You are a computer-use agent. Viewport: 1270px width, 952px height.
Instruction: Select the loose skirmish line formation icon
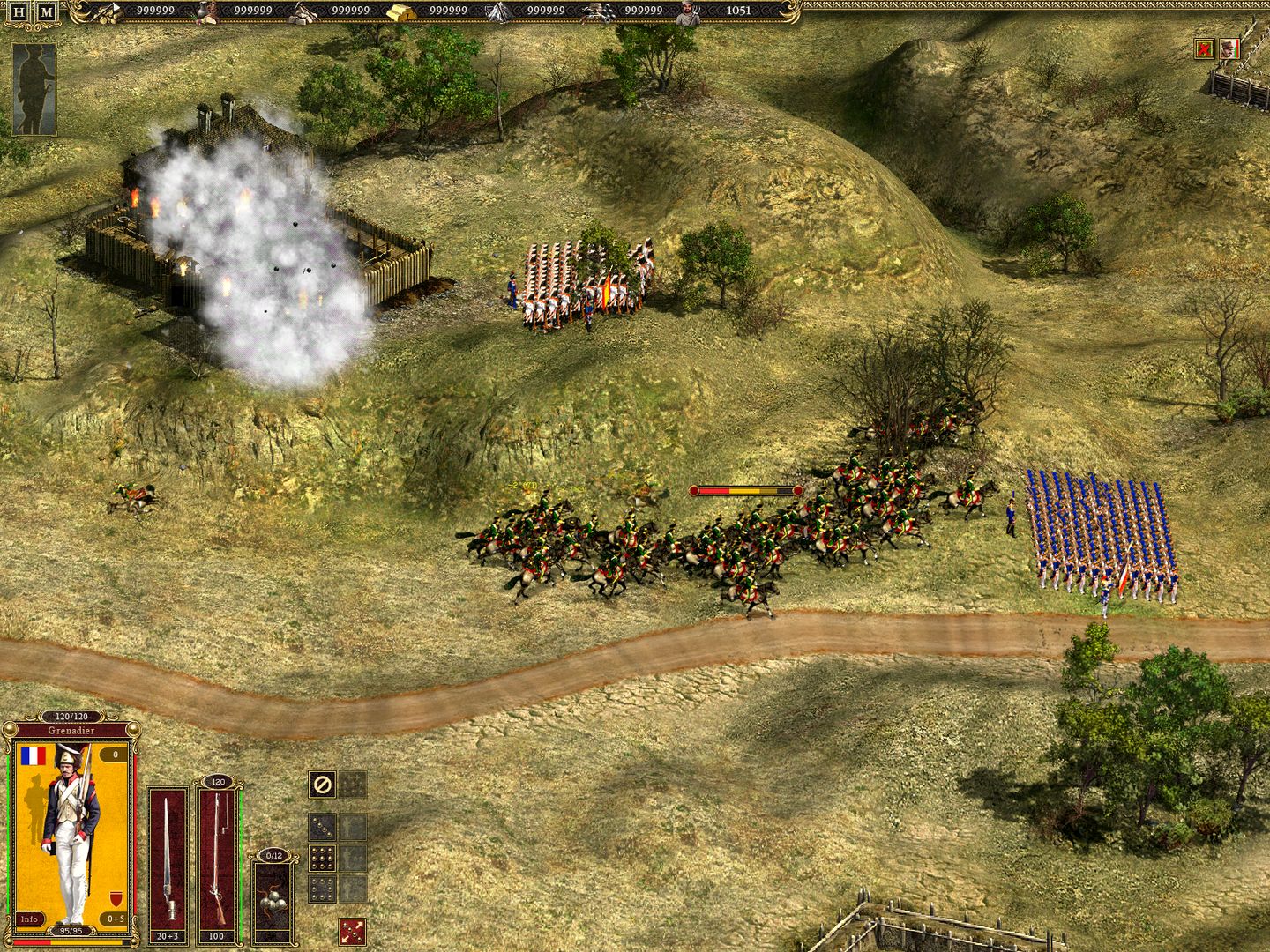322,827
